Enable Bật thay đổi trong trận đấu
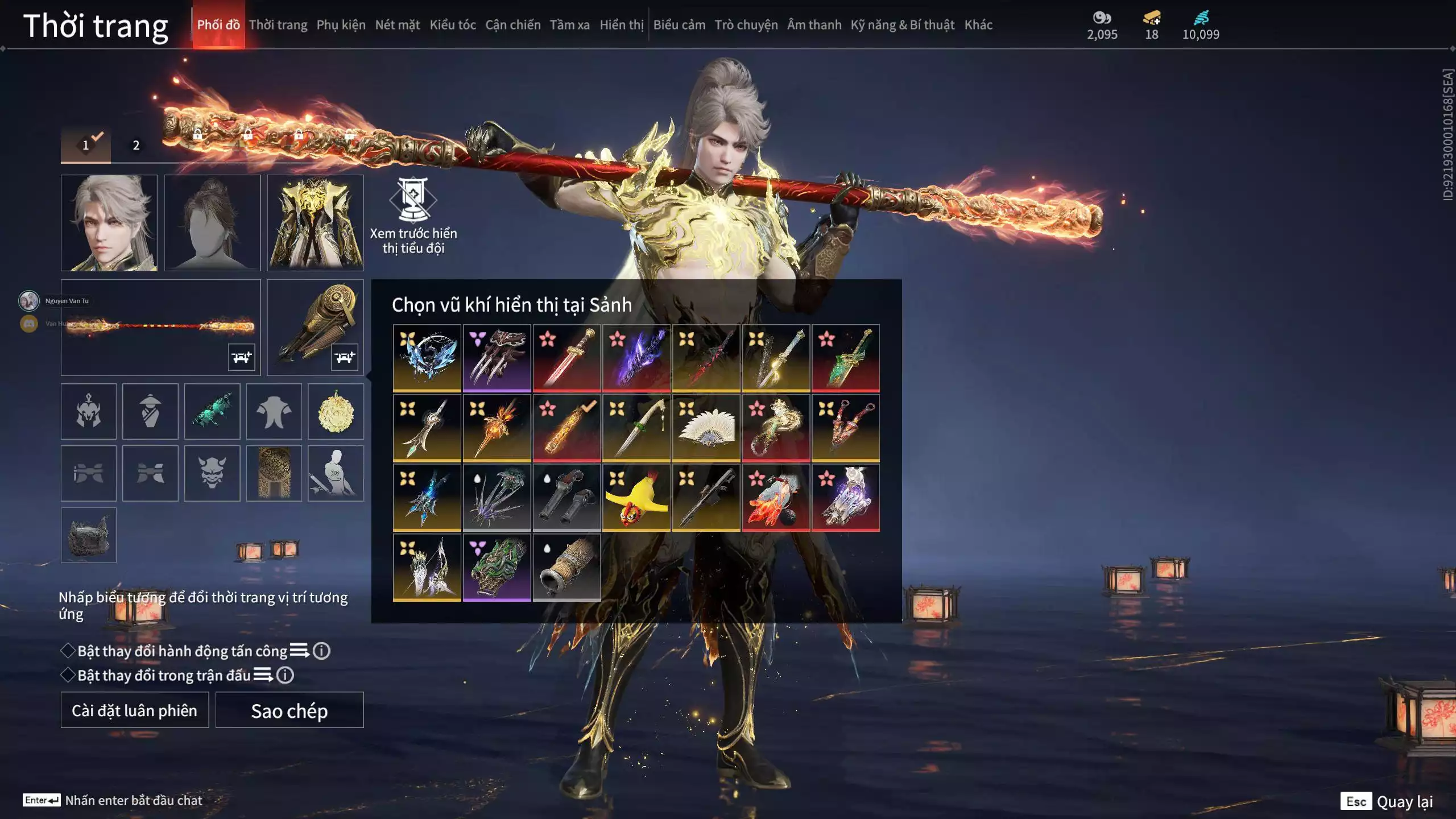 pos(68,675)
